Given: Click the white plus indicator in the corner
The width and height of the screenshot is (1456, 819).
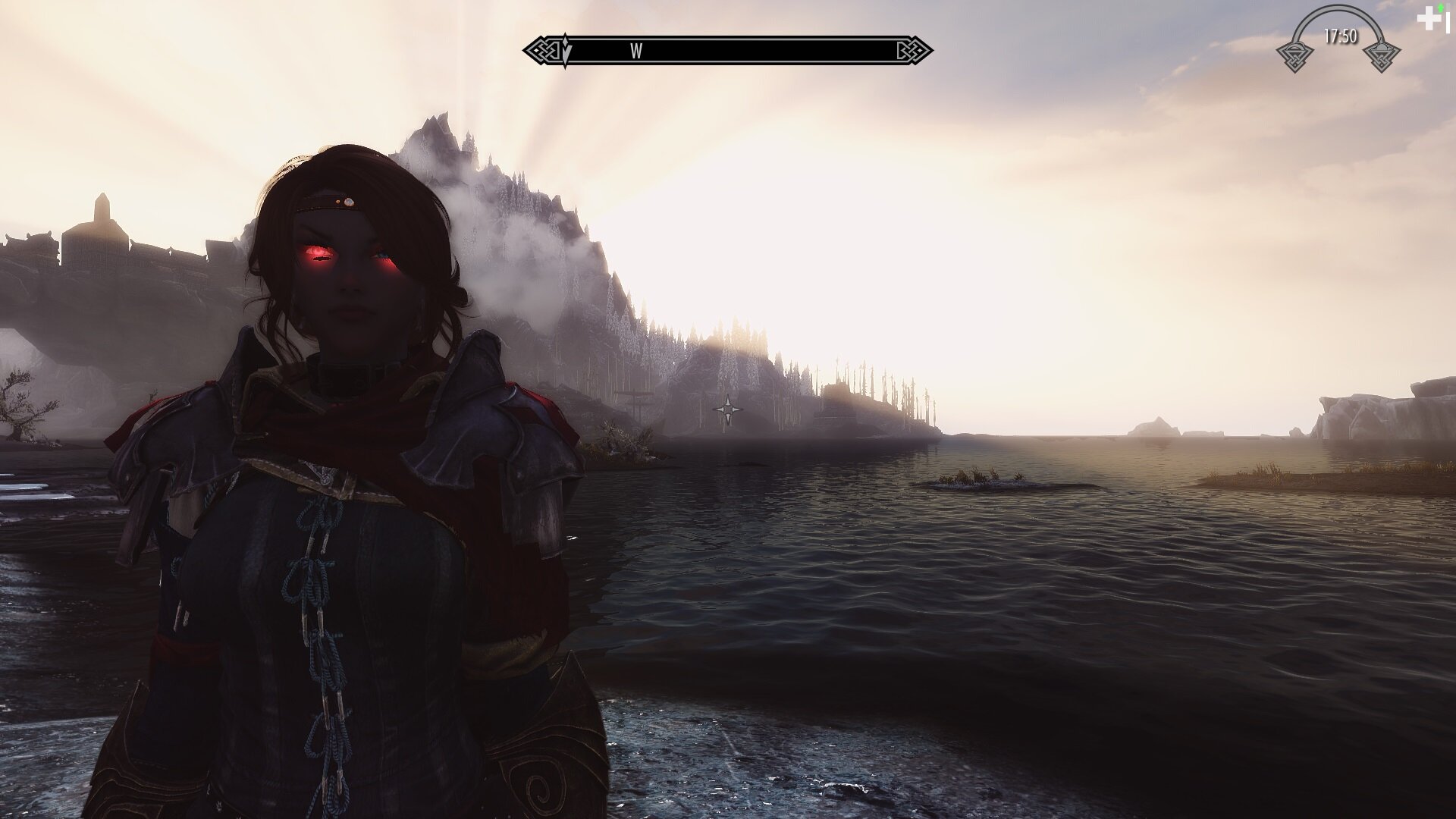Looking at the screenshot, I should [1429, 20].
